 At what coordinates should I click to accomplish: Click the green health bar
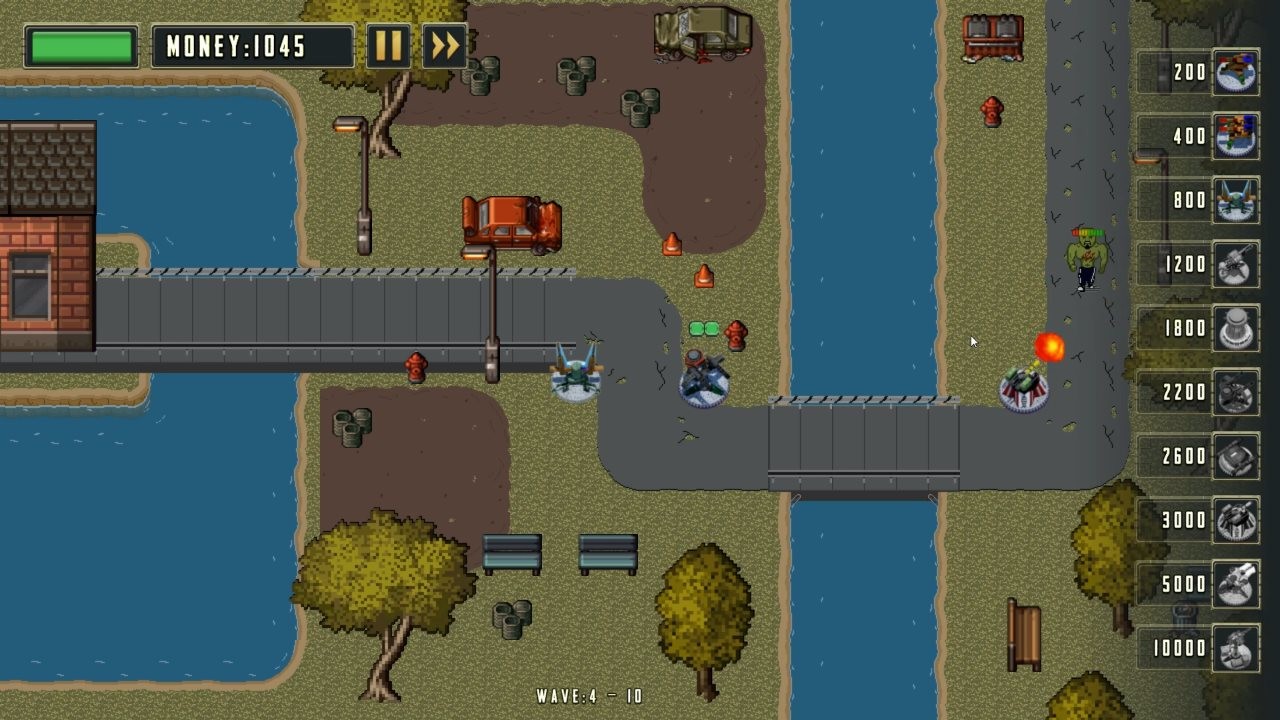click(79, 45)
